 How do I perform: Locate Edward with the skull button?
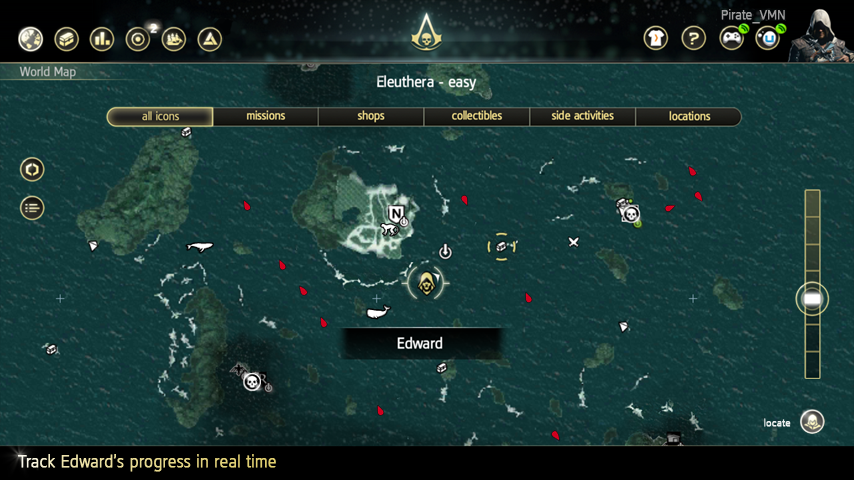(x=813, y=422)
